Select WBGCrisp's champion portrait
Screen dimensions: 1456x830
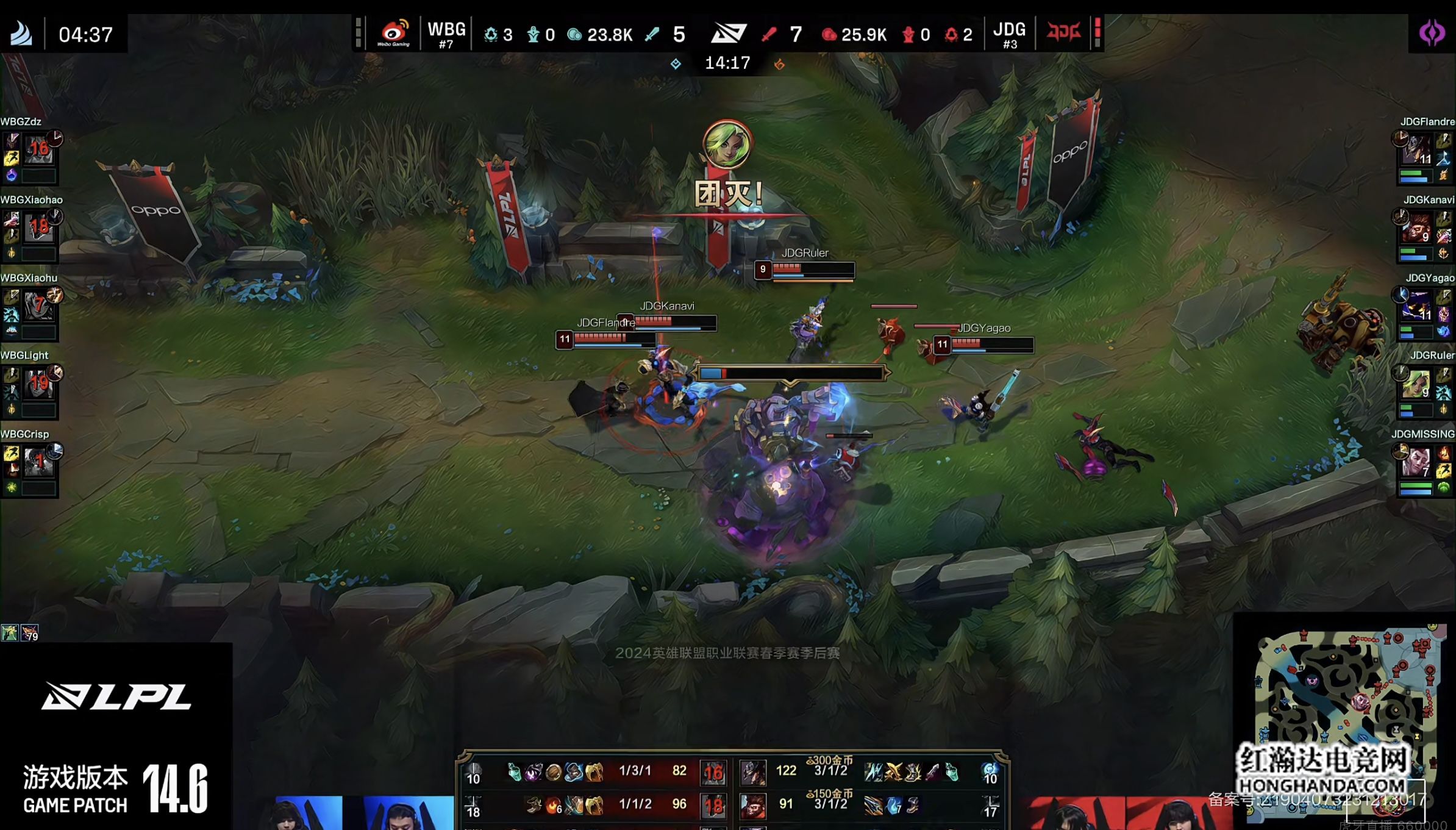pyautogui.click(x=39, y=462)
